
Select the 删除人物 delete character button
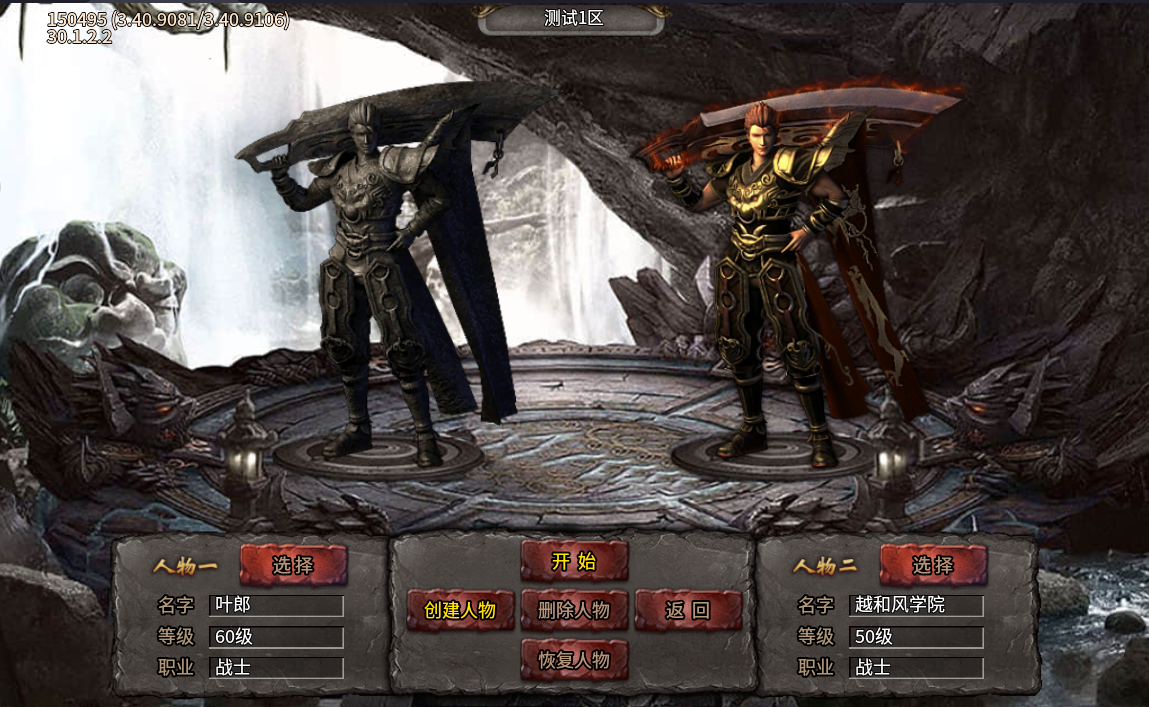[x=574, y=610]
